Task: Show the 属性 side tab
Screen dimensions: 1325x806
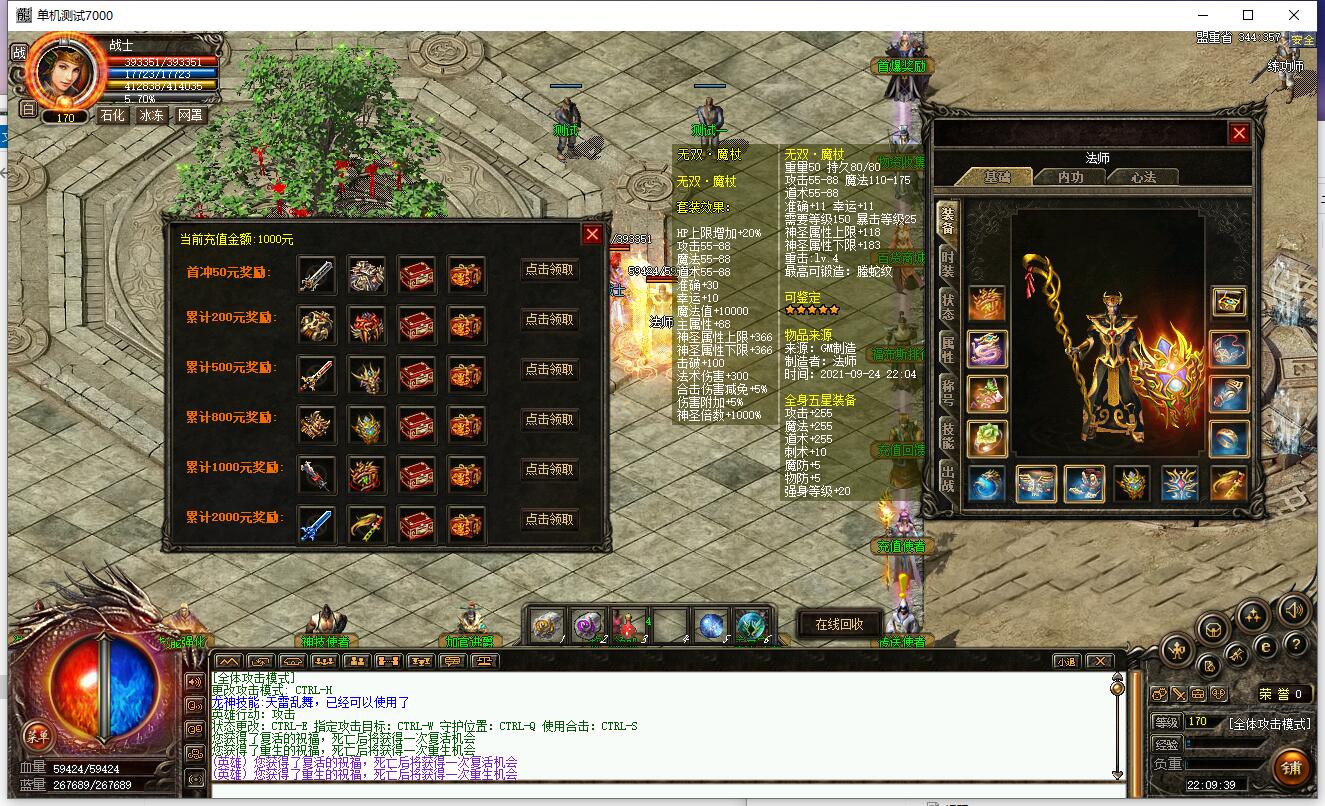Action: 946,349
